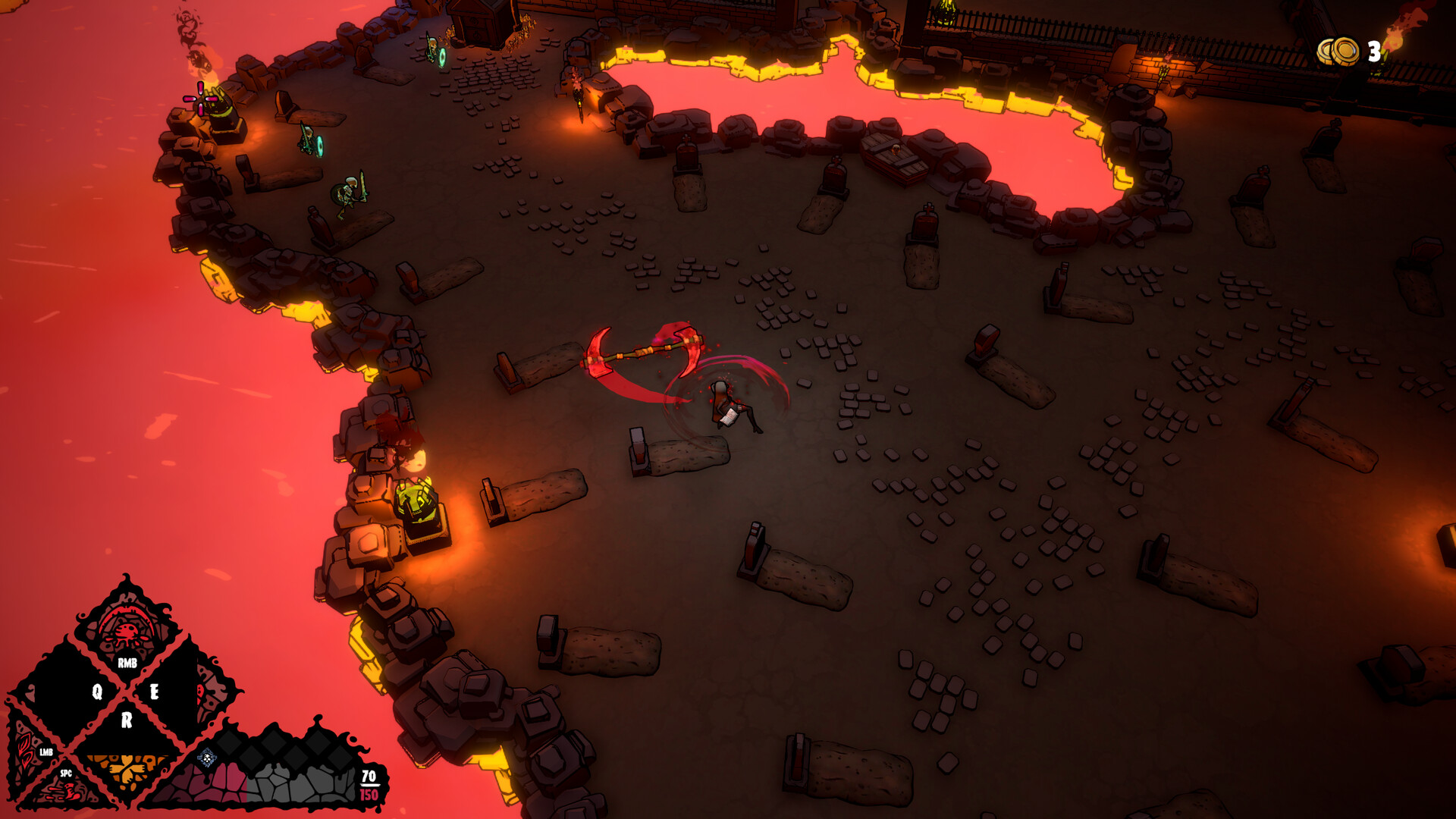Click the skull marker on the soul bar
This screenshot has width=1456, height=819.
click(x=208, y=758)
